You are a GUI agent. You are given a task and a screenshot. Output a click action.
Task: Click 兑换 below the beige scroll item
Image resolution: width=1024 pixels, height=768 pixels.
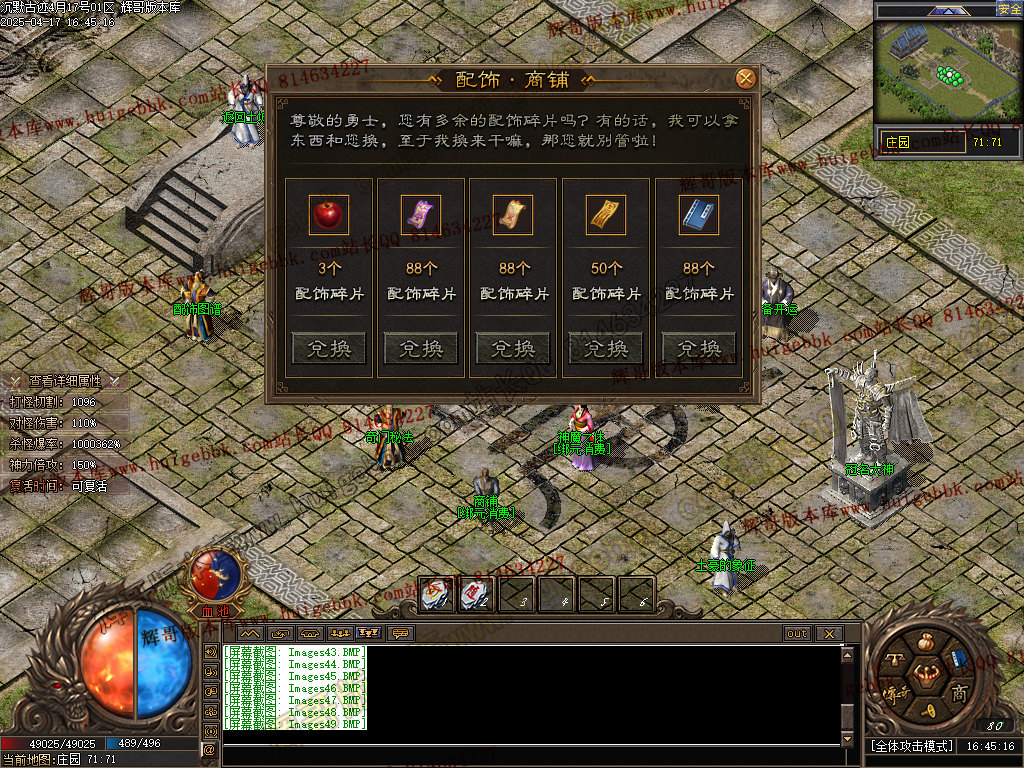tap(513, 348)
